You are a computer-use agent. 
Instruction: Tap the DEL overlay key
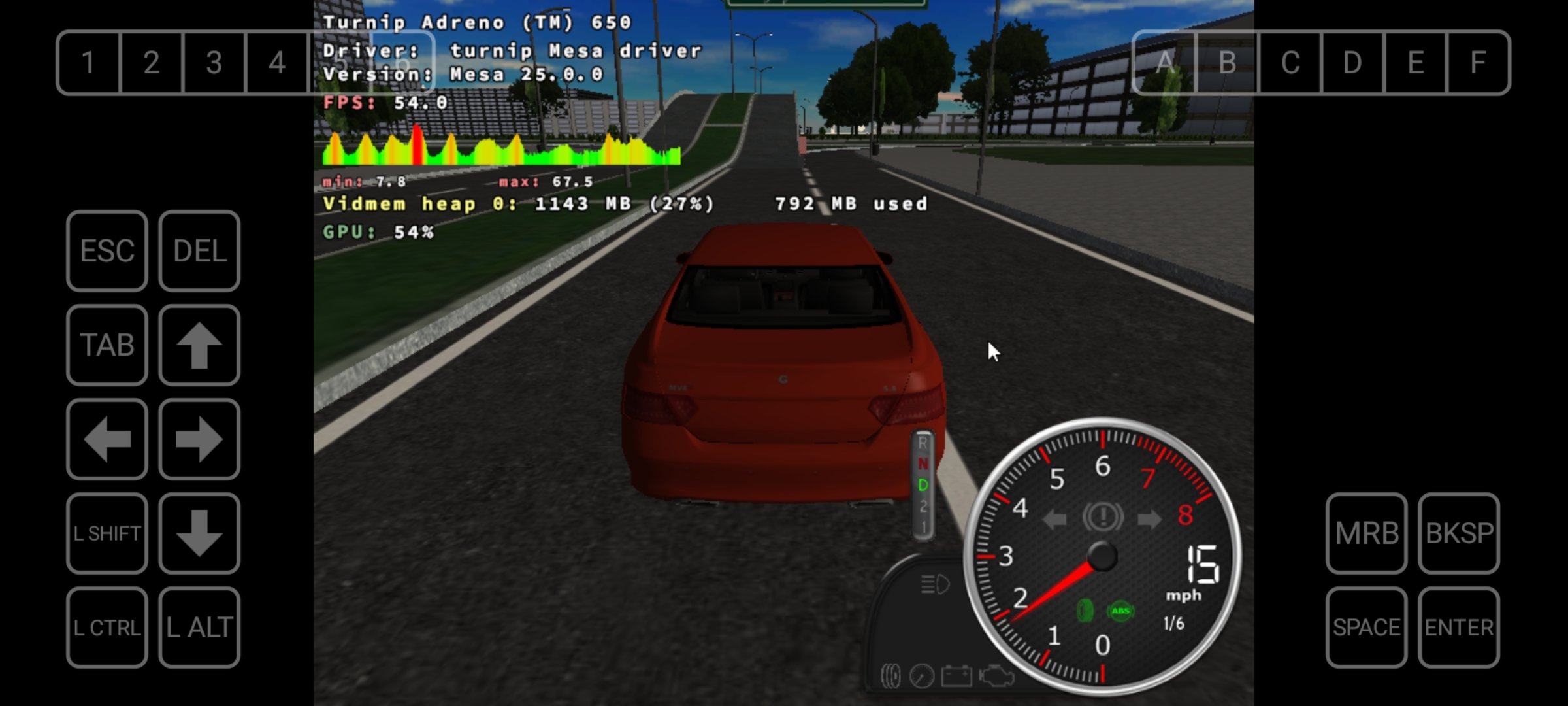pos(199,251)
